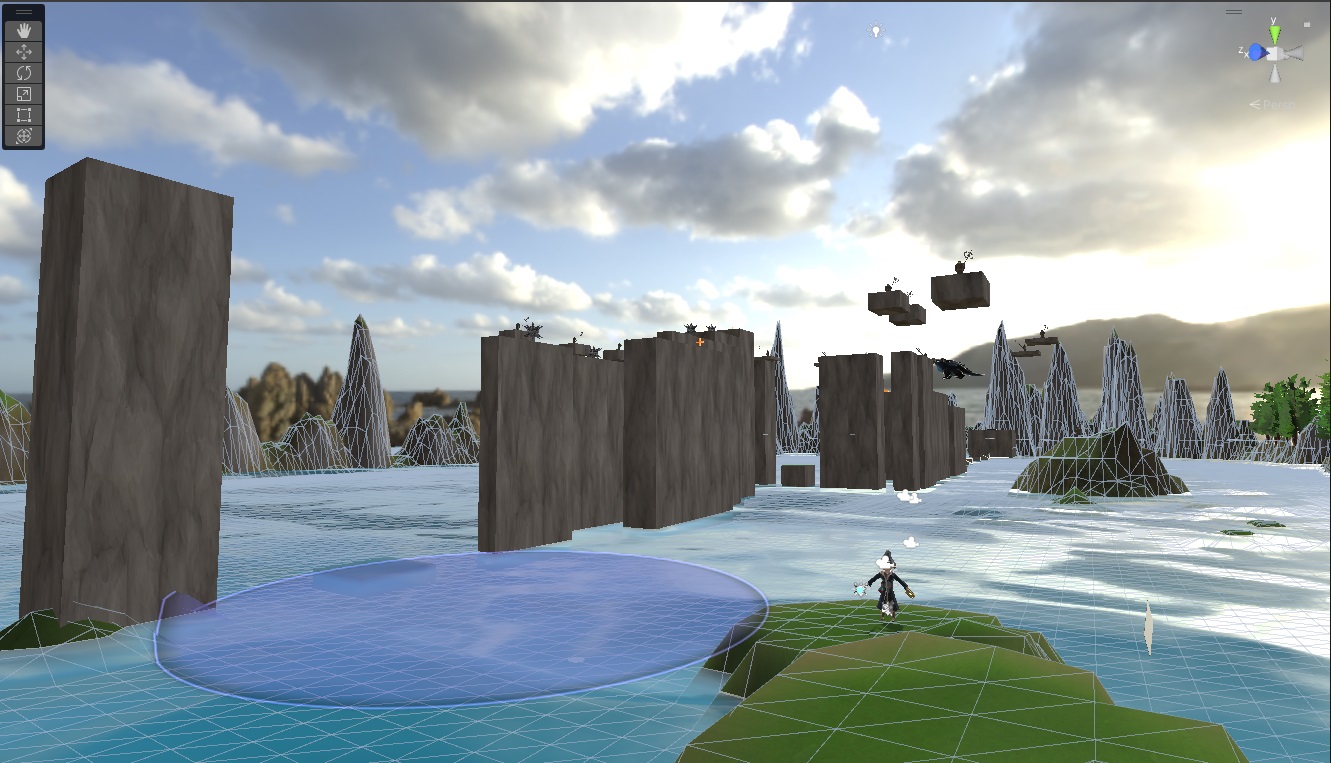Click the blue Z axis cone

pyautogui.click(x=1256, y=52)
